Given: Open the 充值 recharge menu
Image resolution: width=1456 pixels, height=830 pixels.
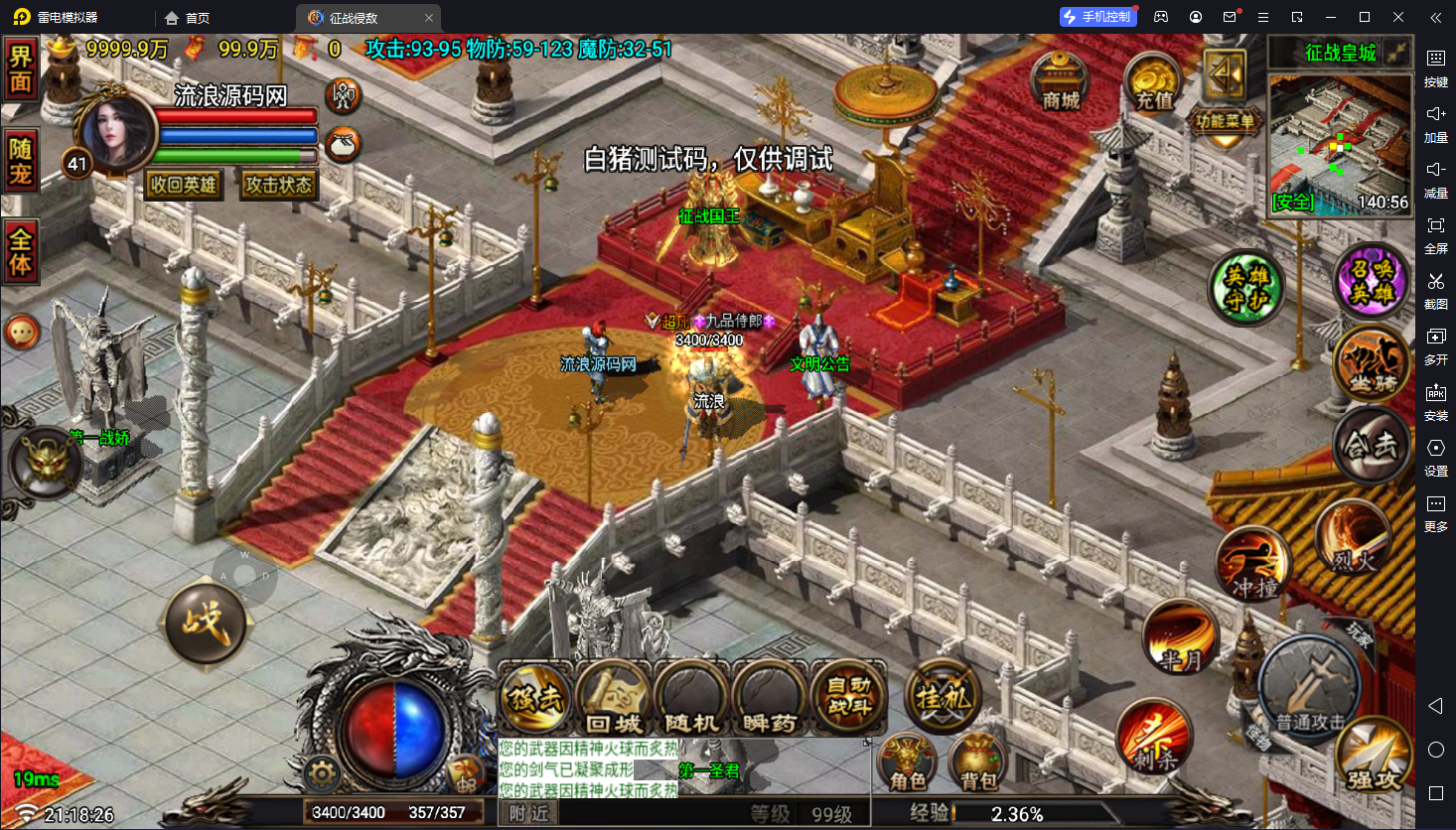Looking at the screenshot, I should [x=1152, y=83].
